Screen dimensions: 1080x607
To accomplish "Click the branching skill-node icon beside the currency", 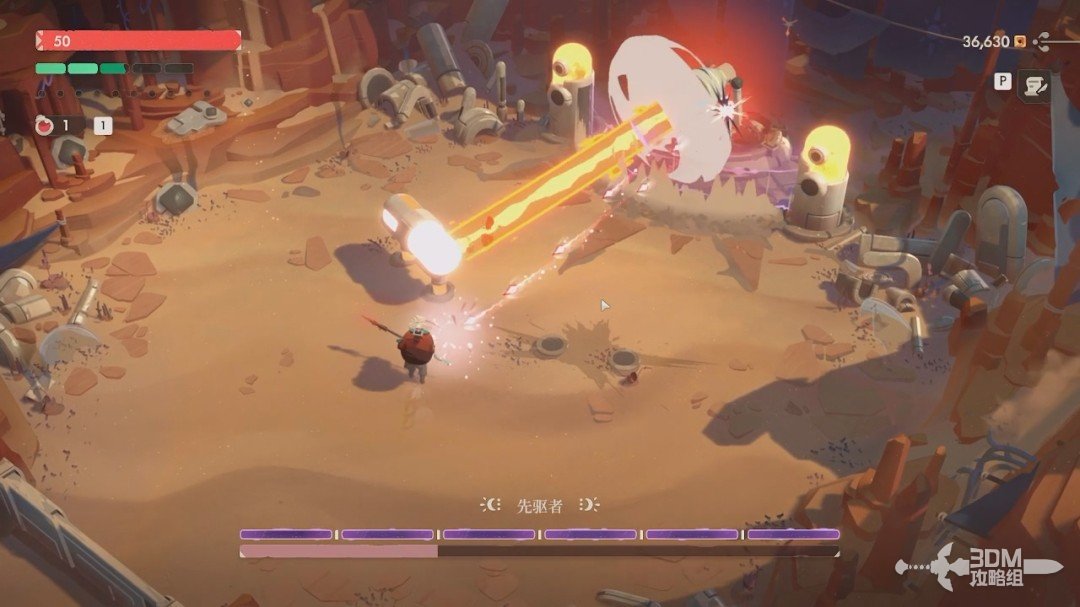I will pyautogui.click(x=1043, y=42).
